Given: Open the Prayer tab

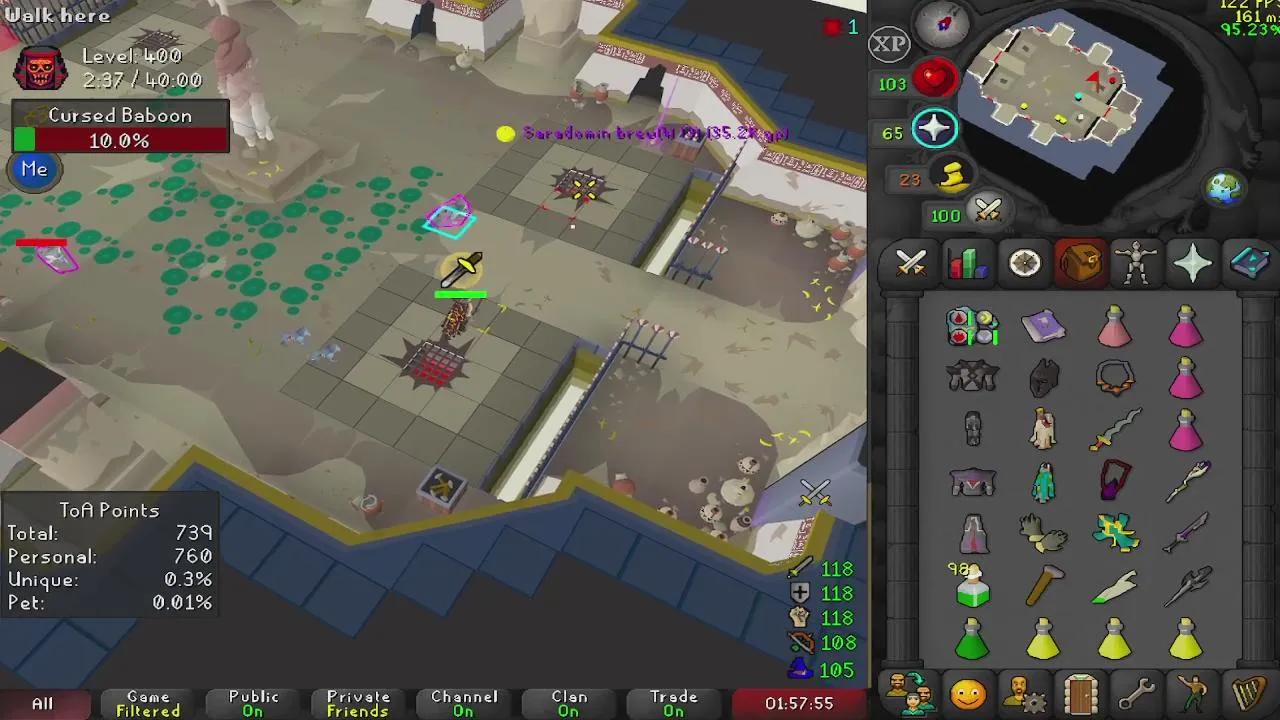Looking at the screenshot, I should point(1193,263).
